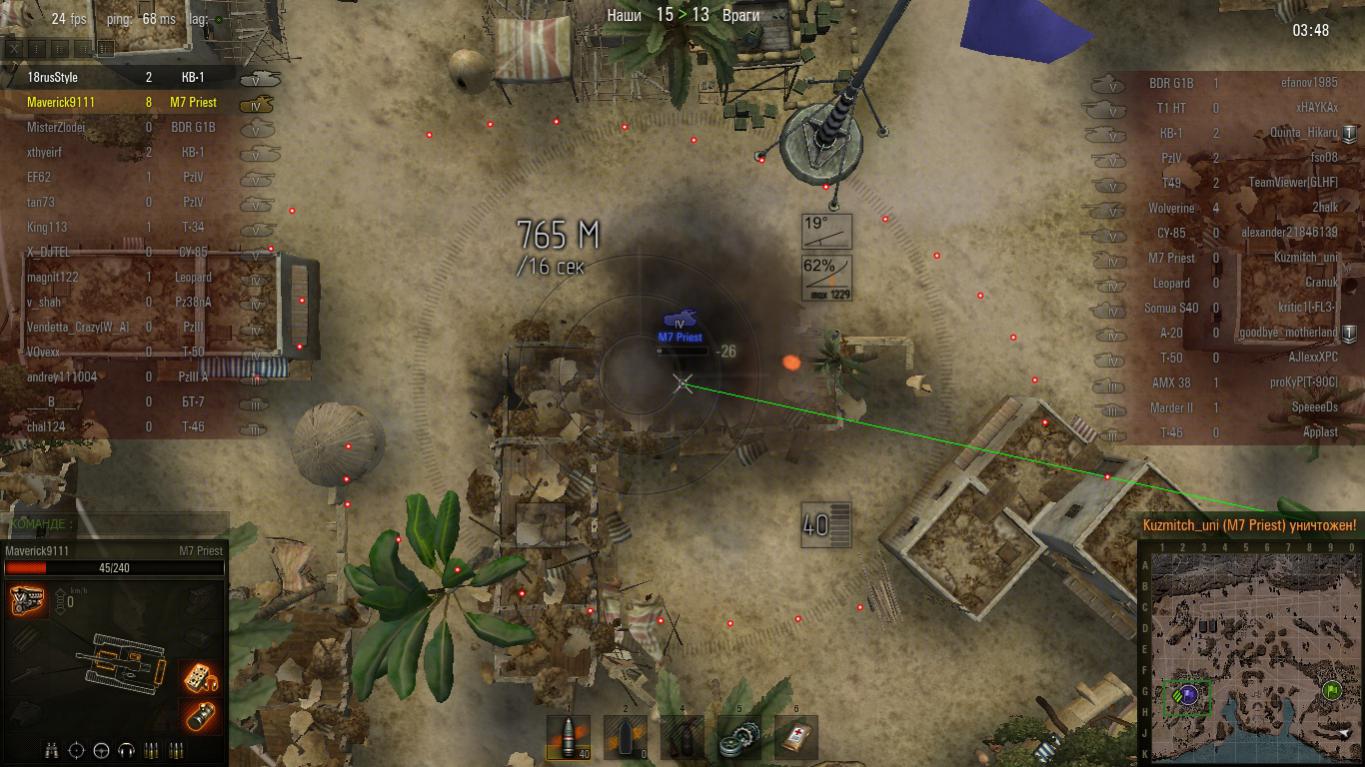1365x767 pixels.
Task: Click the headphones crew icon
Action: click(127, 750)
